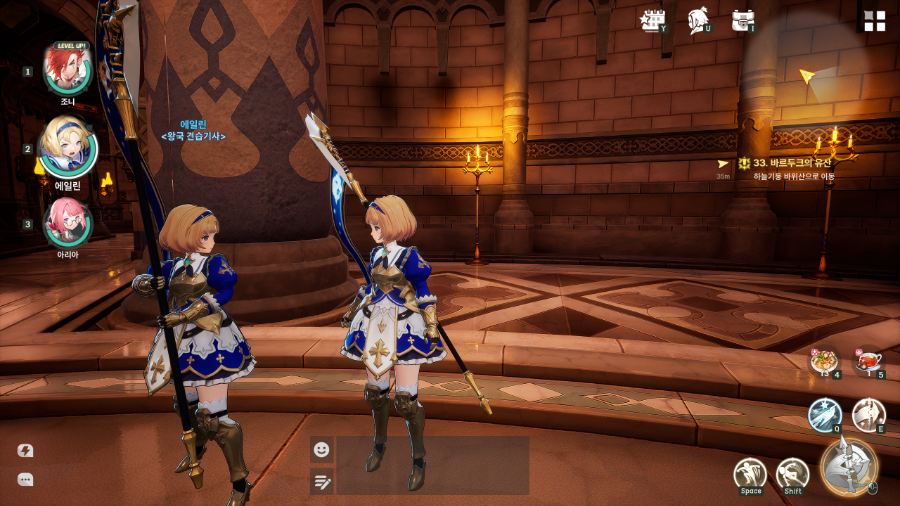
Task: Trigger the main halberd attack button
Action: (x=849, y=466)
